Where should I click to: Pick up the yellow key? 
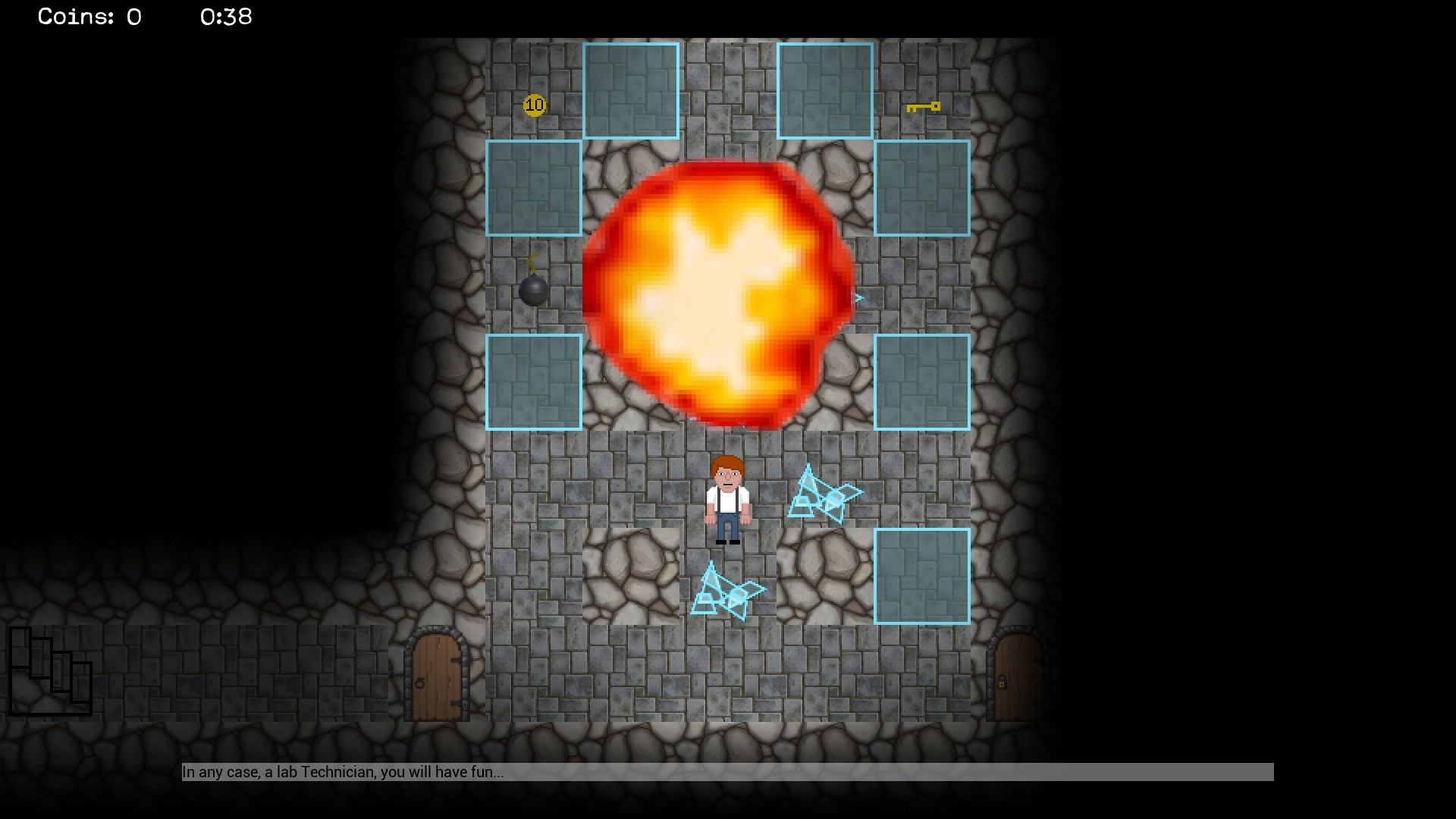pyautogui.click(x=924, y=108)
